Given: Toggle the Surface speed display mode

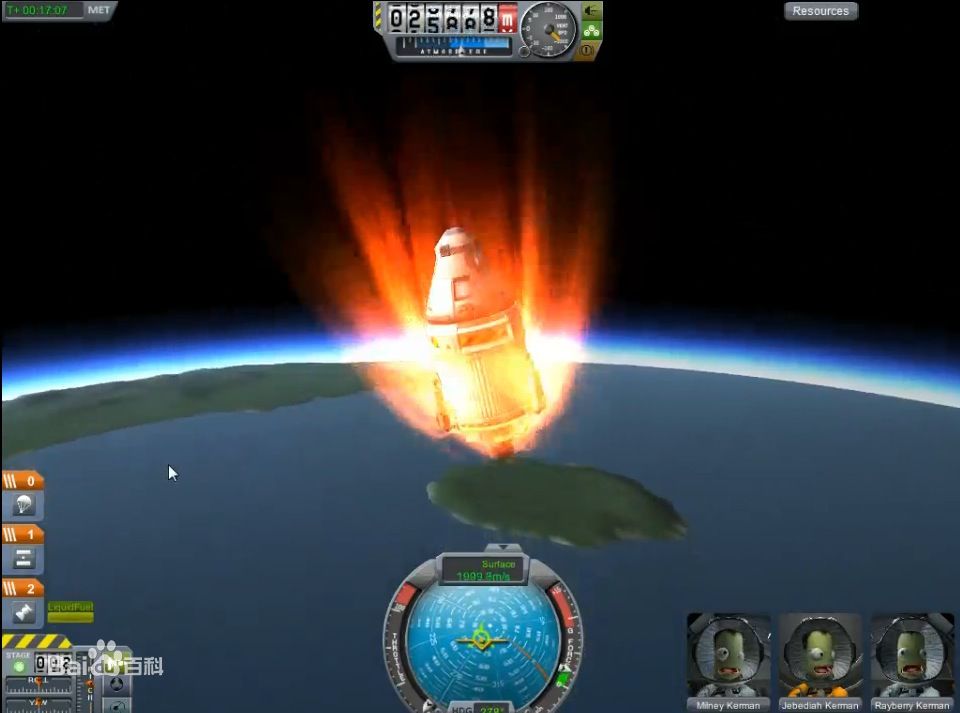Looking at the screenshot, I should [484, 571].
